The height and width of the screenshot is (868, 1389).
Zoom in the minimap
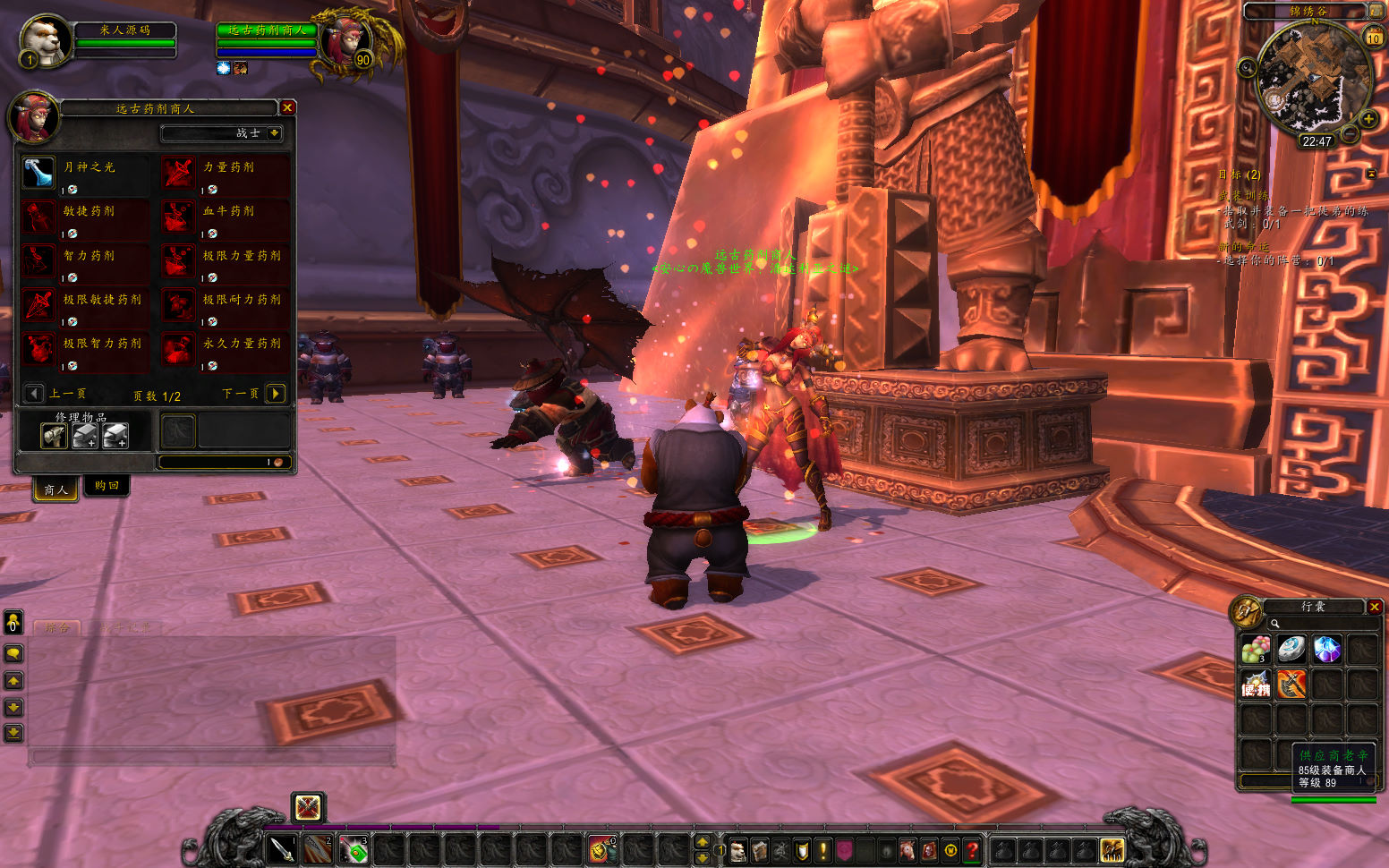tap(1368, 119)
